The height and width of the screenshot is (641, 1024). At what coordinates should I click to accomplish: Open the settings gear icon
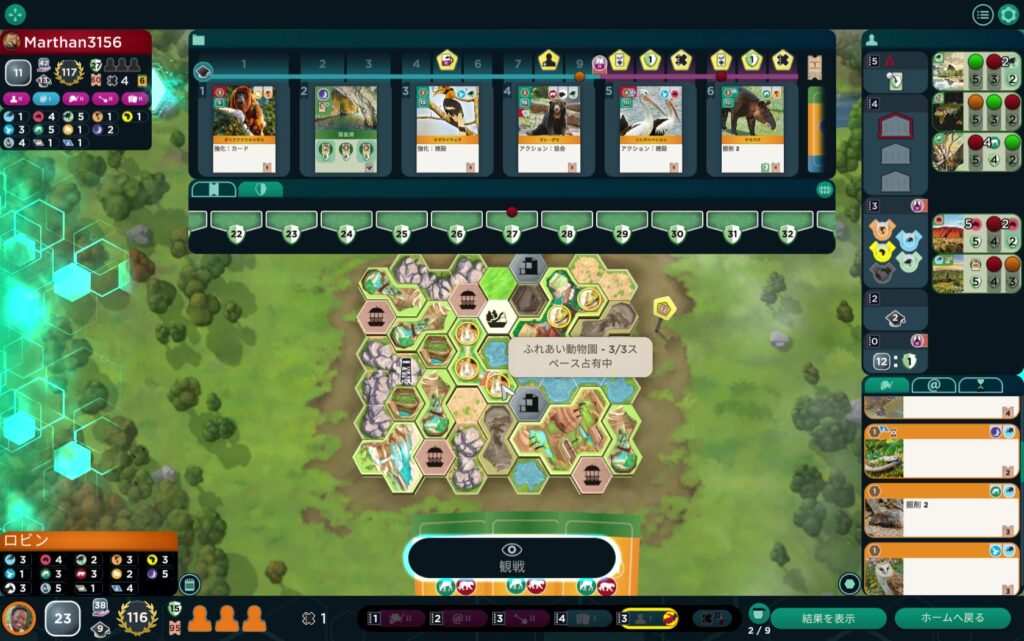(x=1008, y=14)
